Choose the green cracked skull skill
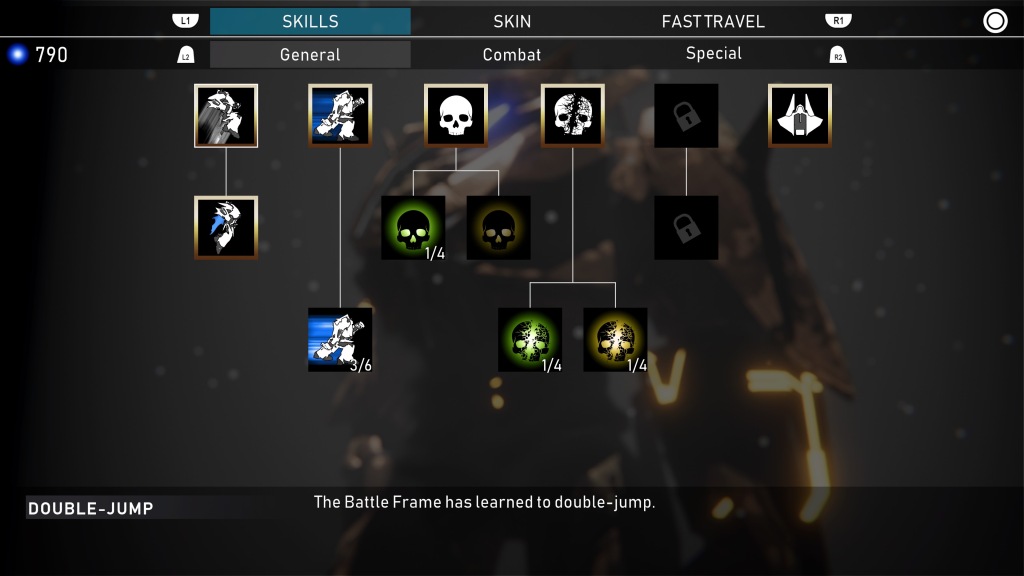Screen dimensions: 1024x576 530,340
